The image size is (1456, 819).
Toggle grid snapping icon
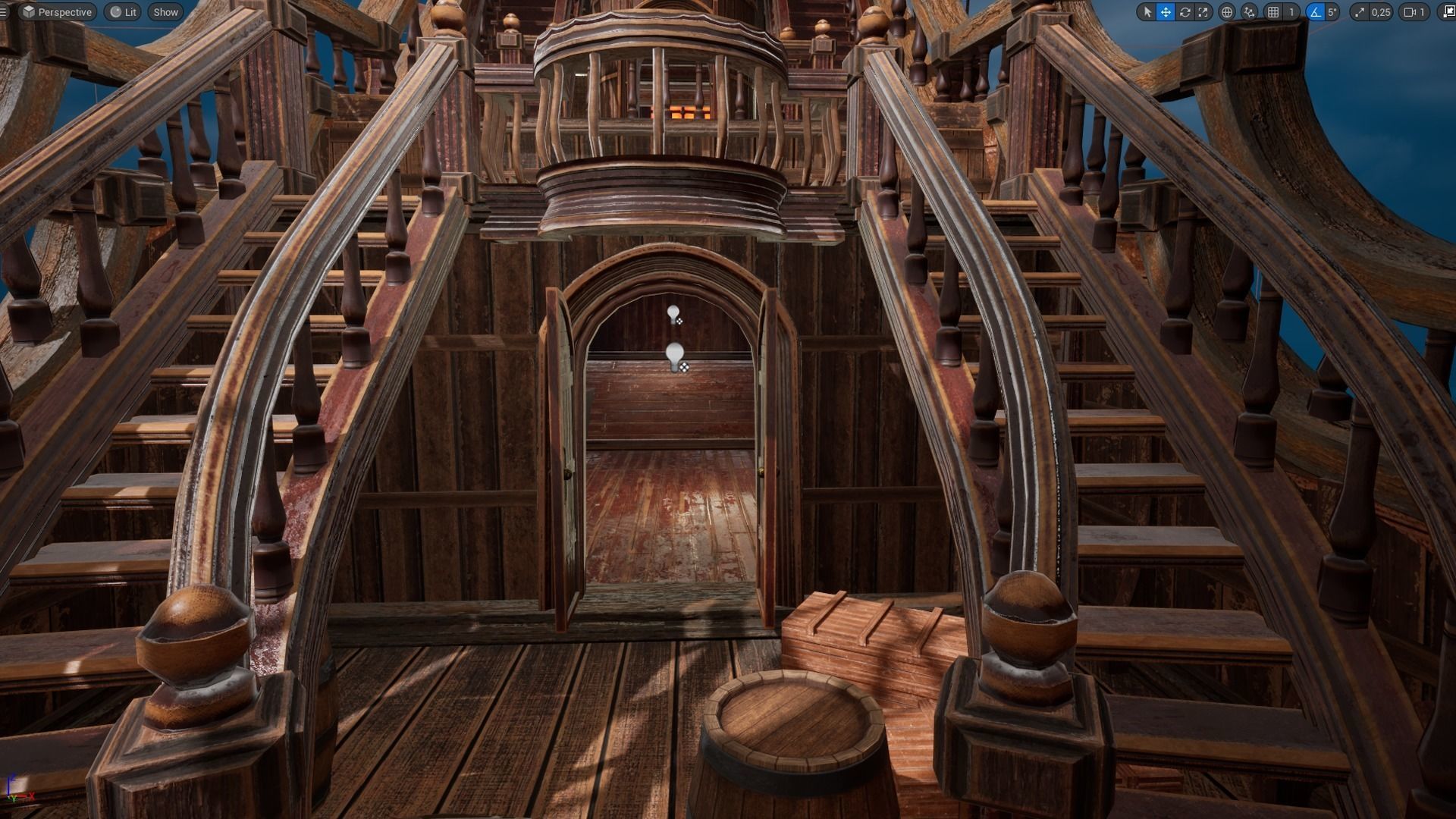click(1273, 12)
